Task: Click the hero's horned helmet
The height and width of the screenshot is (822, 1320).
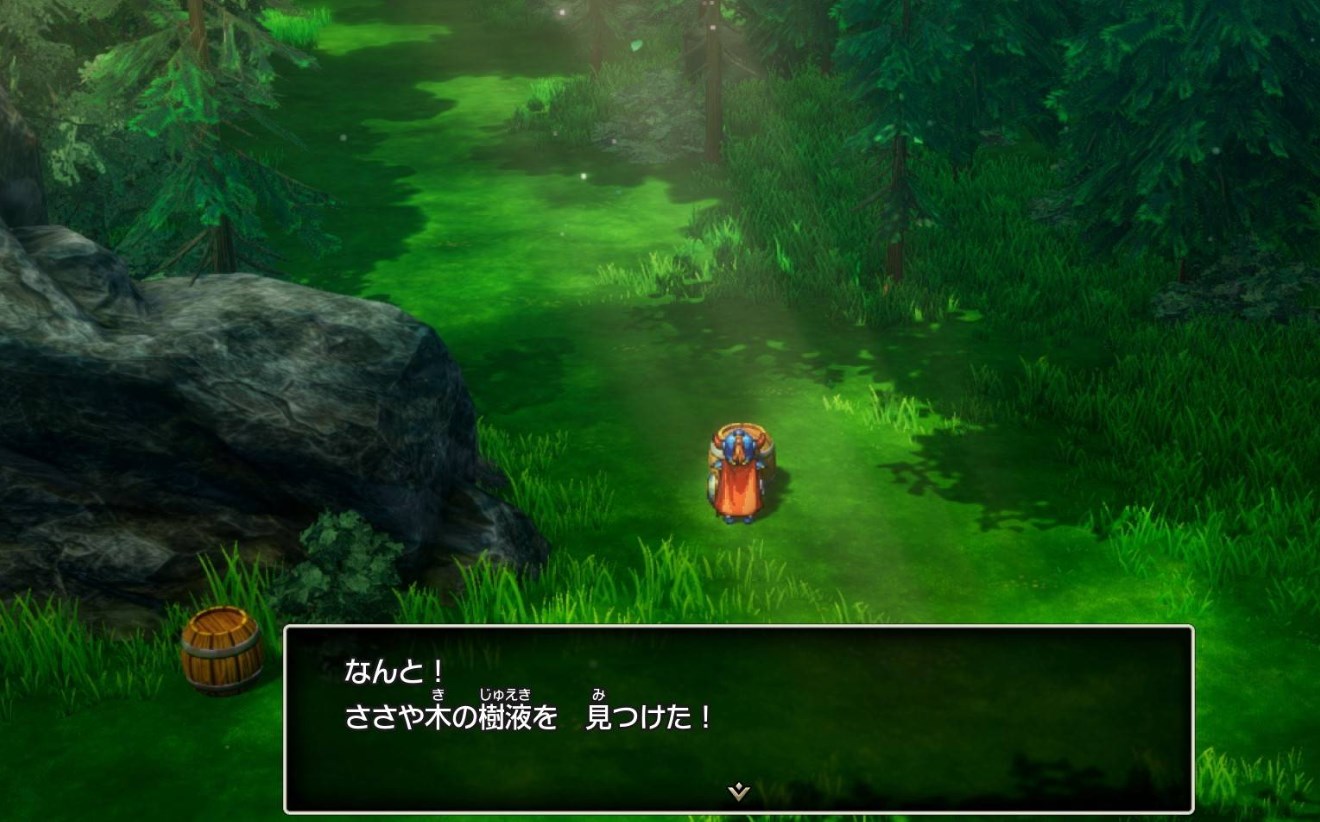Action: coord(737,442)
